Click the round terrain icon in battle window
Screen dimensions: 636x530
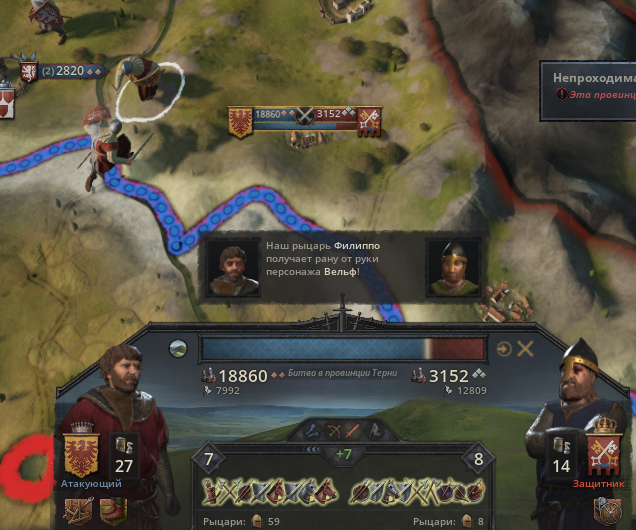click(x=178, y=349)
